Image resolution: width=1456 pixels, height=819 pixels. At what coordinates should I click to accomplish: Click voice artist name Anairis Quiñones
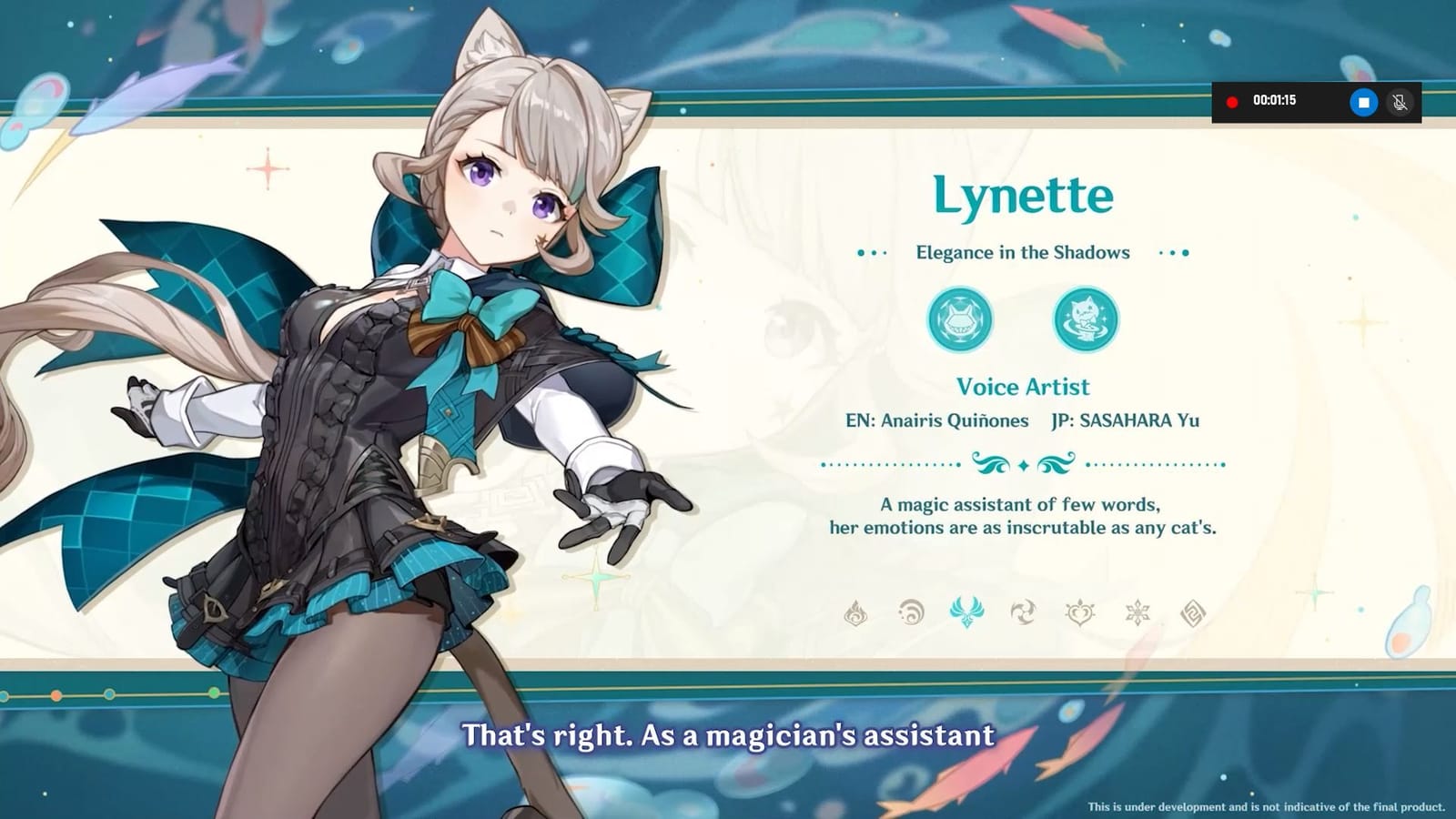[936, 421]
